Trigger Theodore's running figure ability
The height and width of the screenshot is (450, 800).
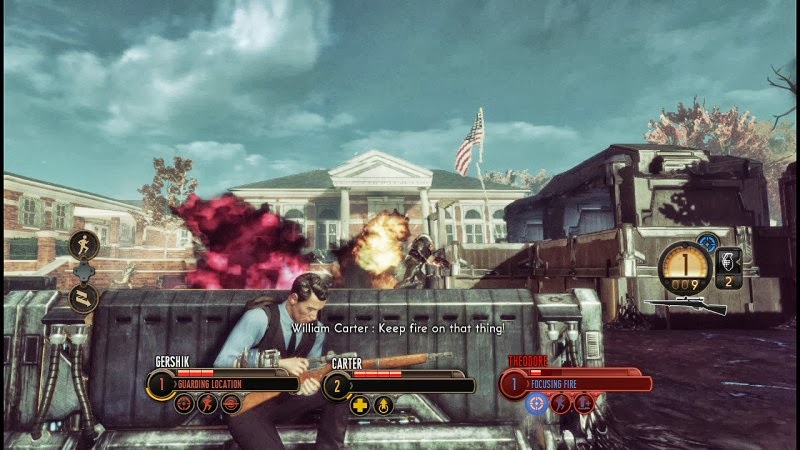click(x=560, y=404)
